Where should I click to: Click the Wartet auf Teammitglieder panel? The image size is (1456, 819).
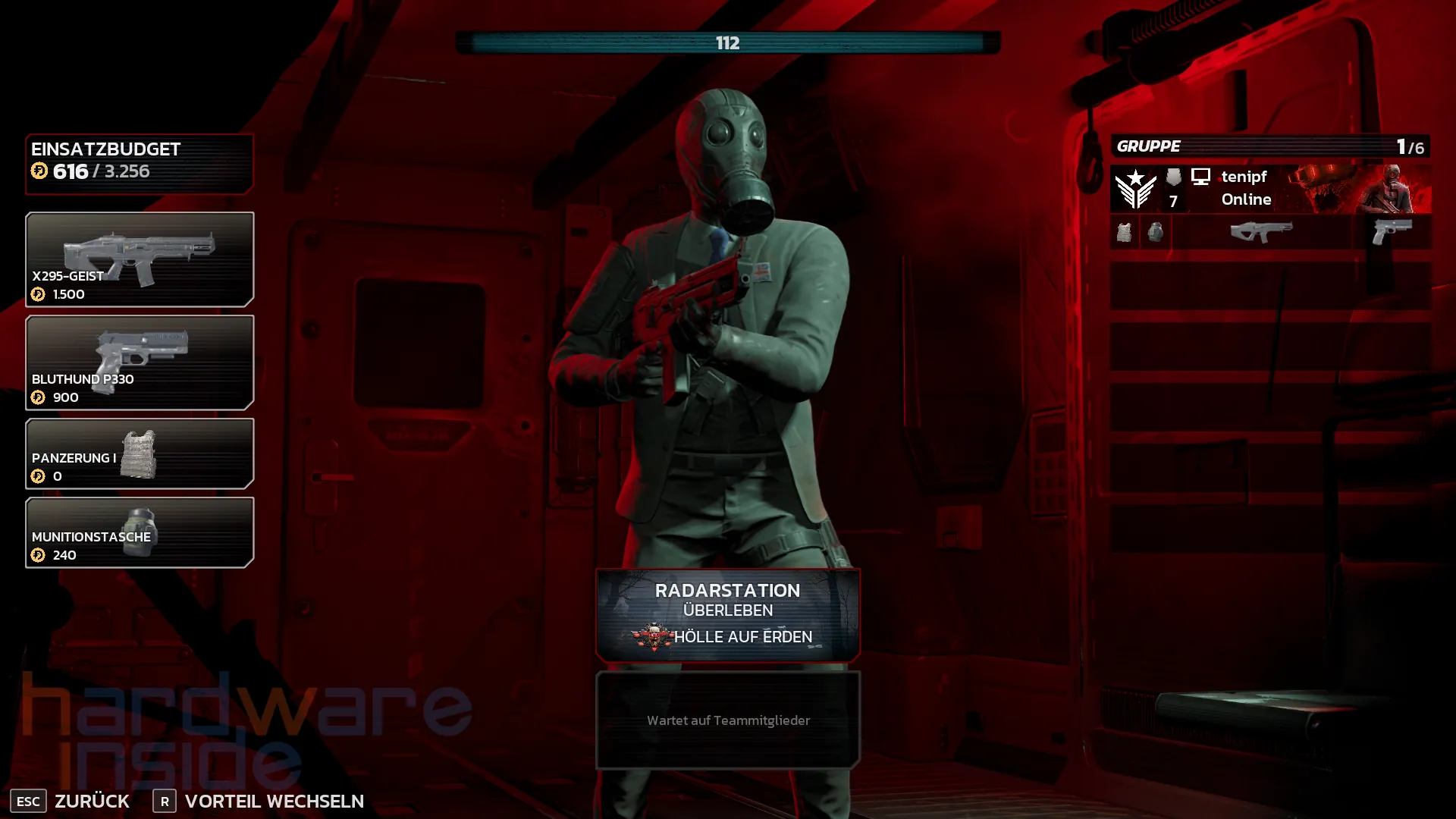pyautogui.click(x=728, y=720)
